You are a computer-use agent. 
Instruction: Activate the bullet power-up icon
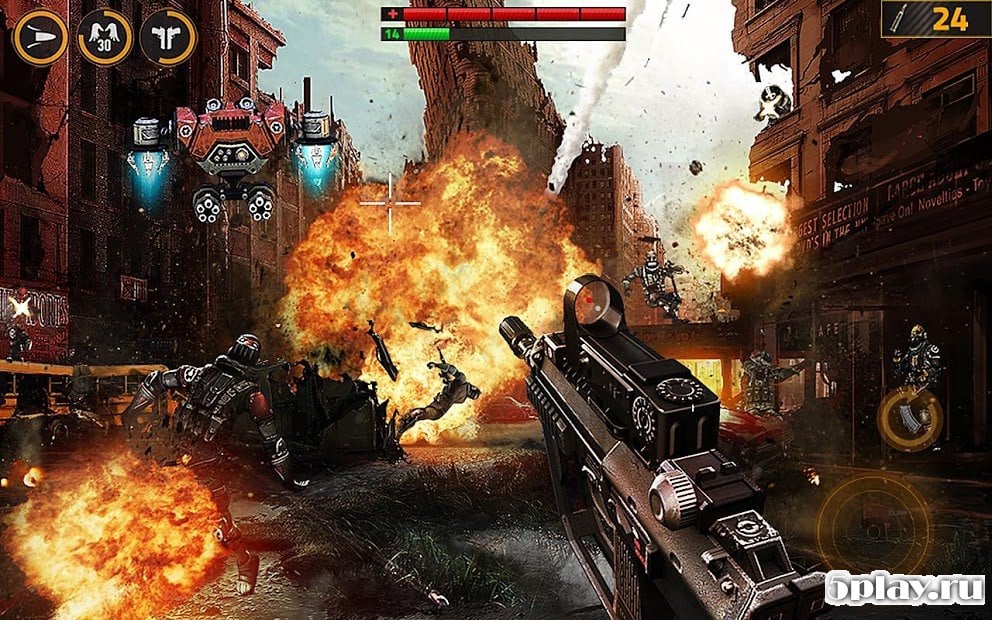point(41,38)
